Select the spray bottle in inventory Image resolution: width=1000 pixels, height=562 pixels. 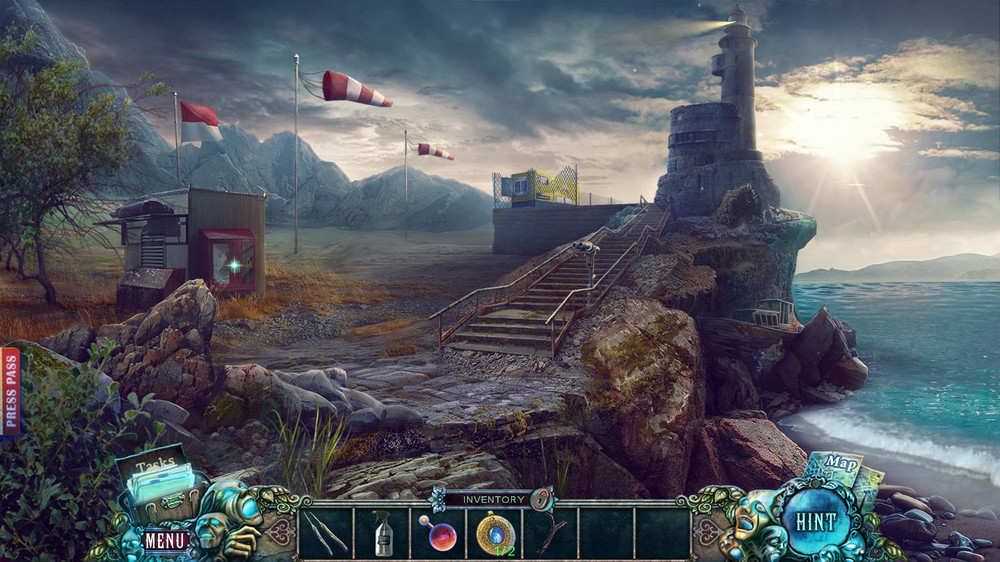tap(382, 533)
